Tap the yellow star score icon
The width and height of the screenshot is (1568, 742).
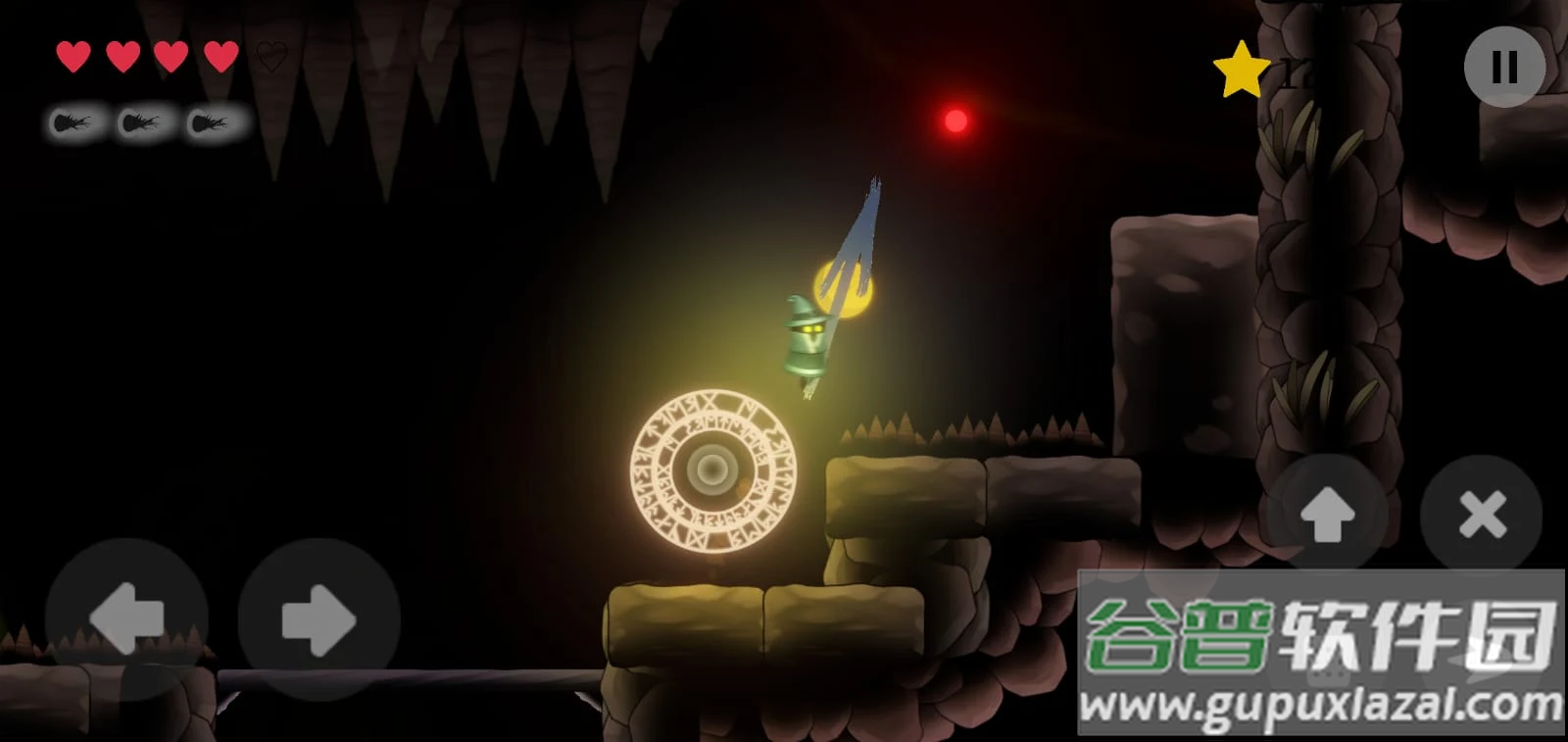(x=1241, y=69)
